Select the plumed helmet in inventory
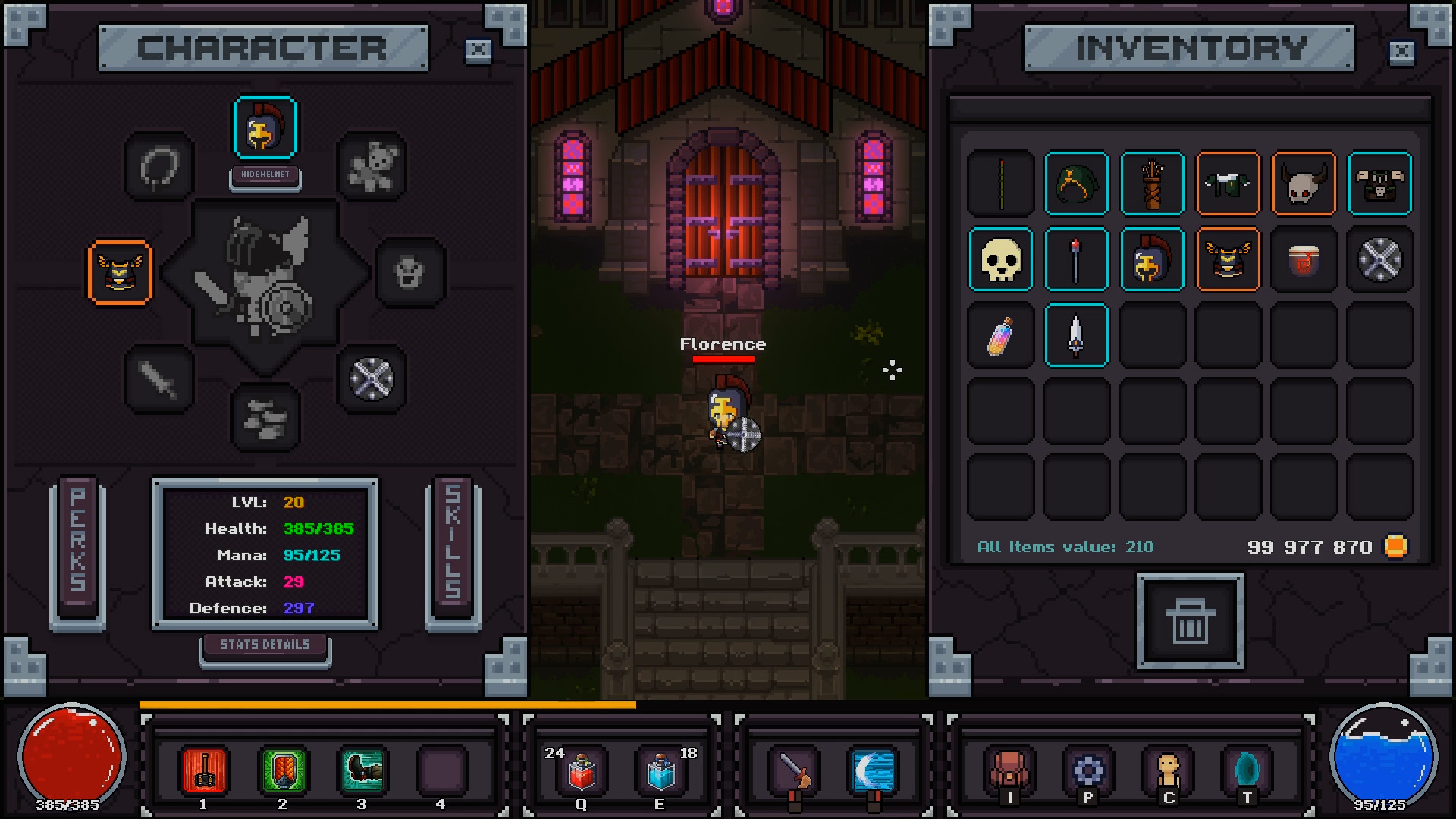This screenshot has width=1456, height=819. pos(1152,259)
